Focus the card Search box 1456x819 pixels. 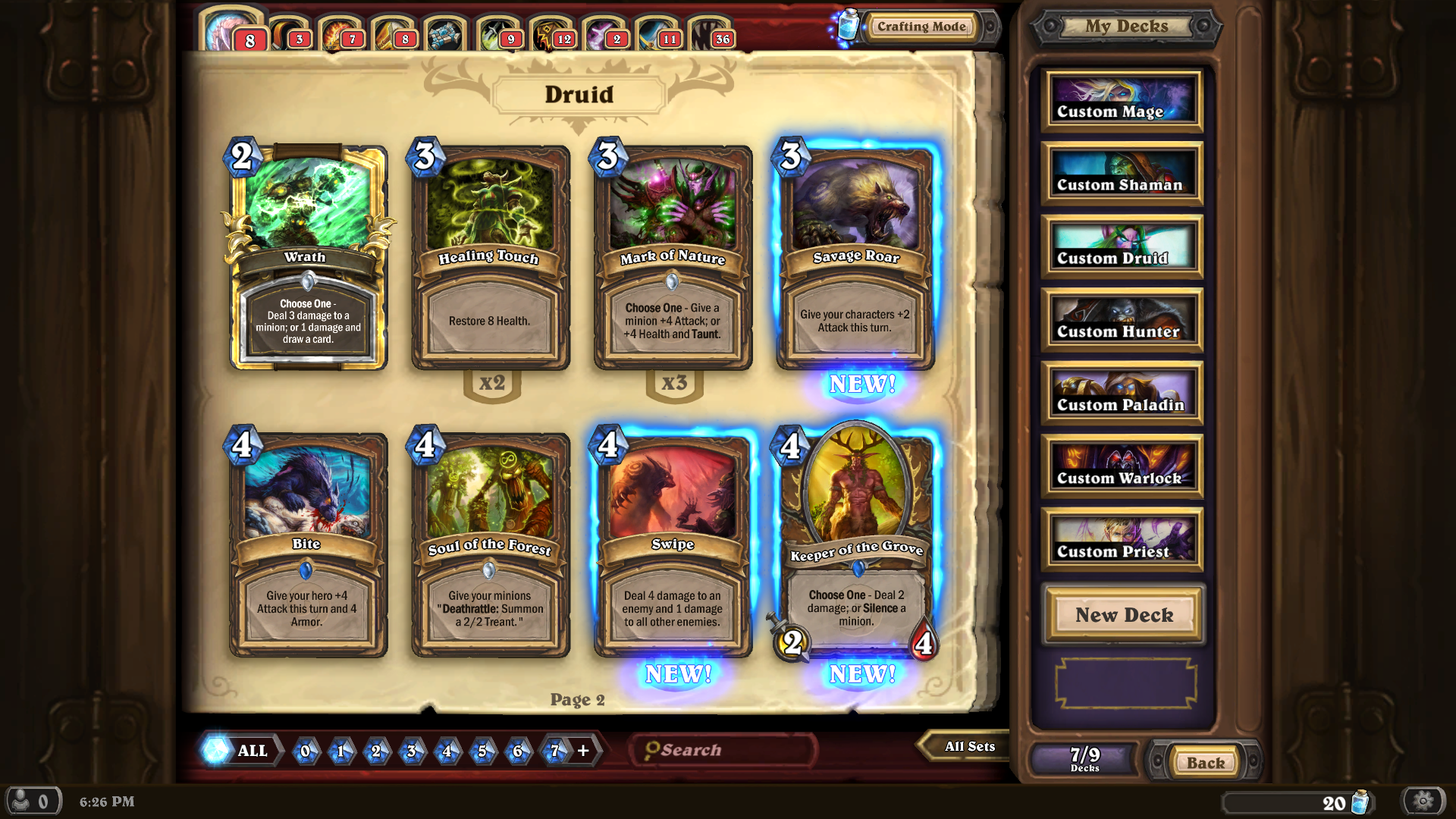tap(724, 750)
